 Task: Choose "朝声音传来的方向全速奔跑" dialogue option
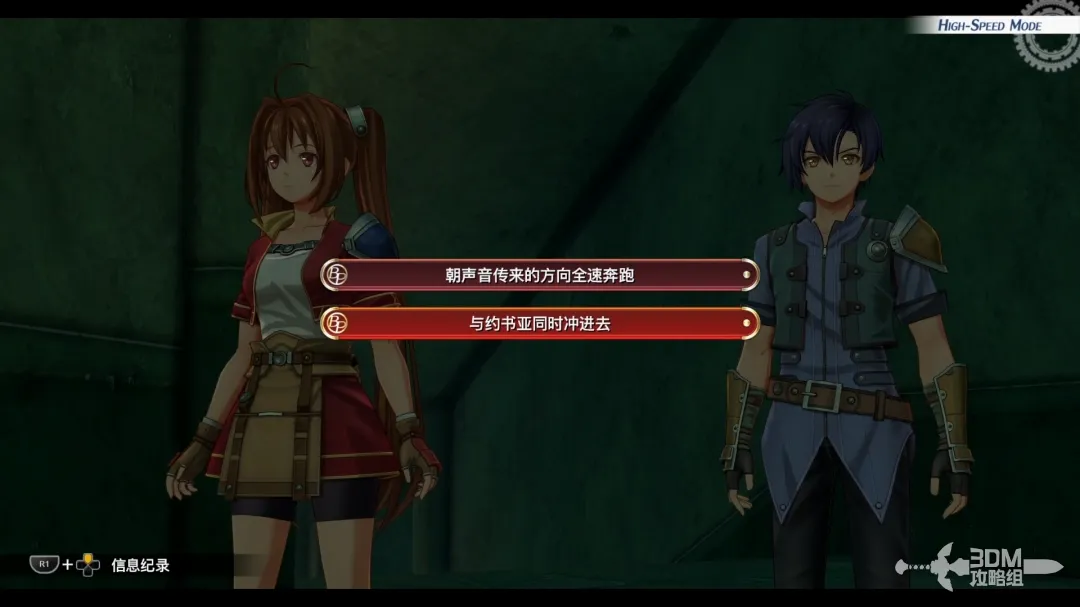539,275
